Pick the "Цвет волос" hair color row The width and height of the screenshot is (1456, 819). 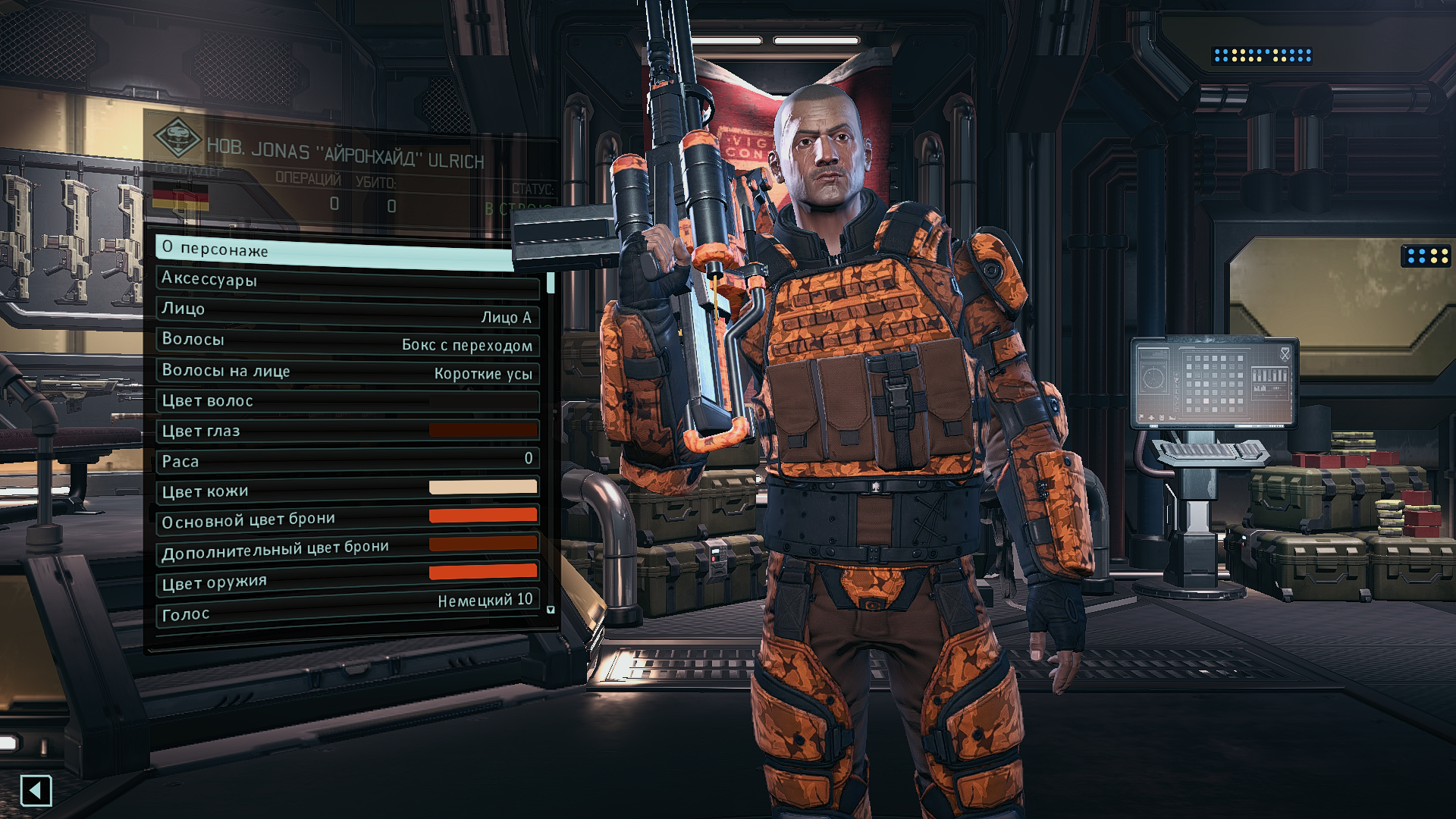pos(347,401)
